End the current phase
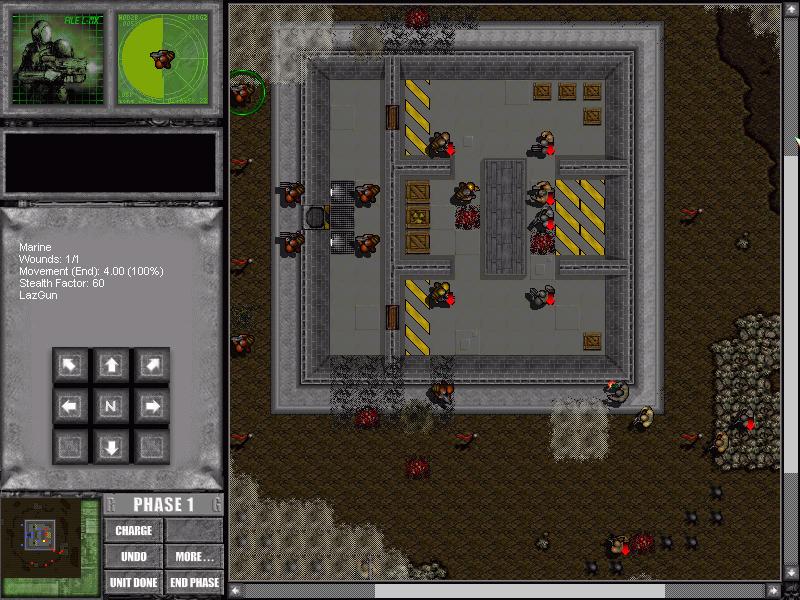The width and height of the screenshot is (800, 600). [194, 582]
